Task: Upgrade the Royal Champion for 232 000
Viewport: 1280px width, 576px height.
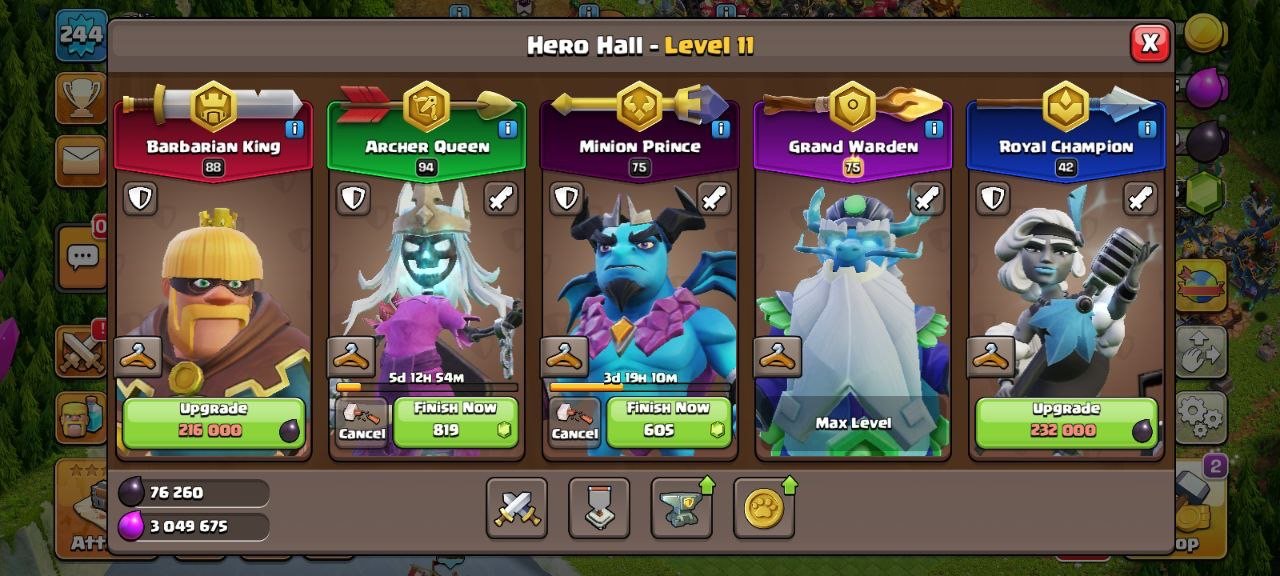Action: pyautogui.click(x=1066, y=422)
